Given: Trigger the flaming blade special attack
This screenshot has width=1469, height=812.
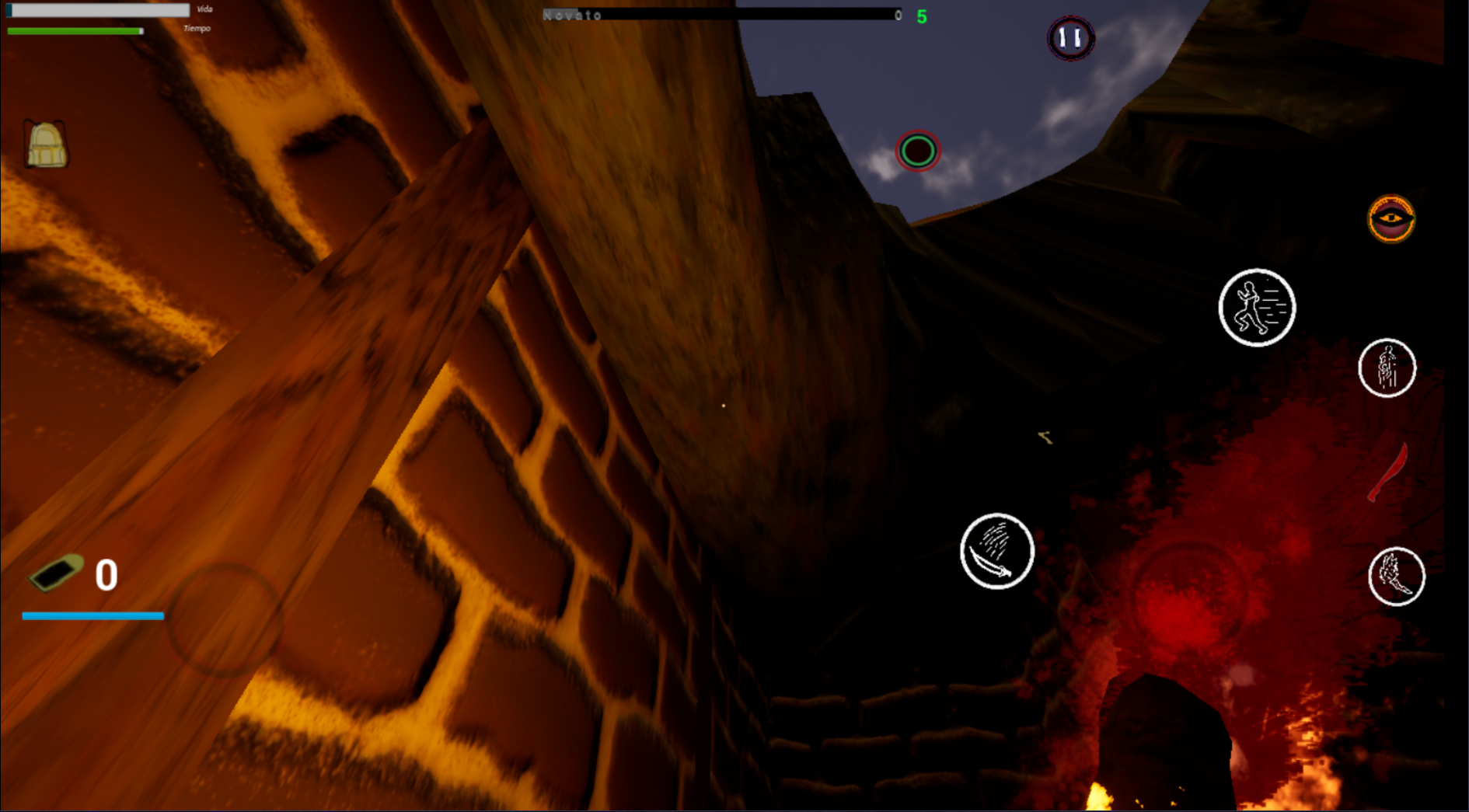Looking at the screenshot, I should pyautogui.click(x=1396, y=577).
